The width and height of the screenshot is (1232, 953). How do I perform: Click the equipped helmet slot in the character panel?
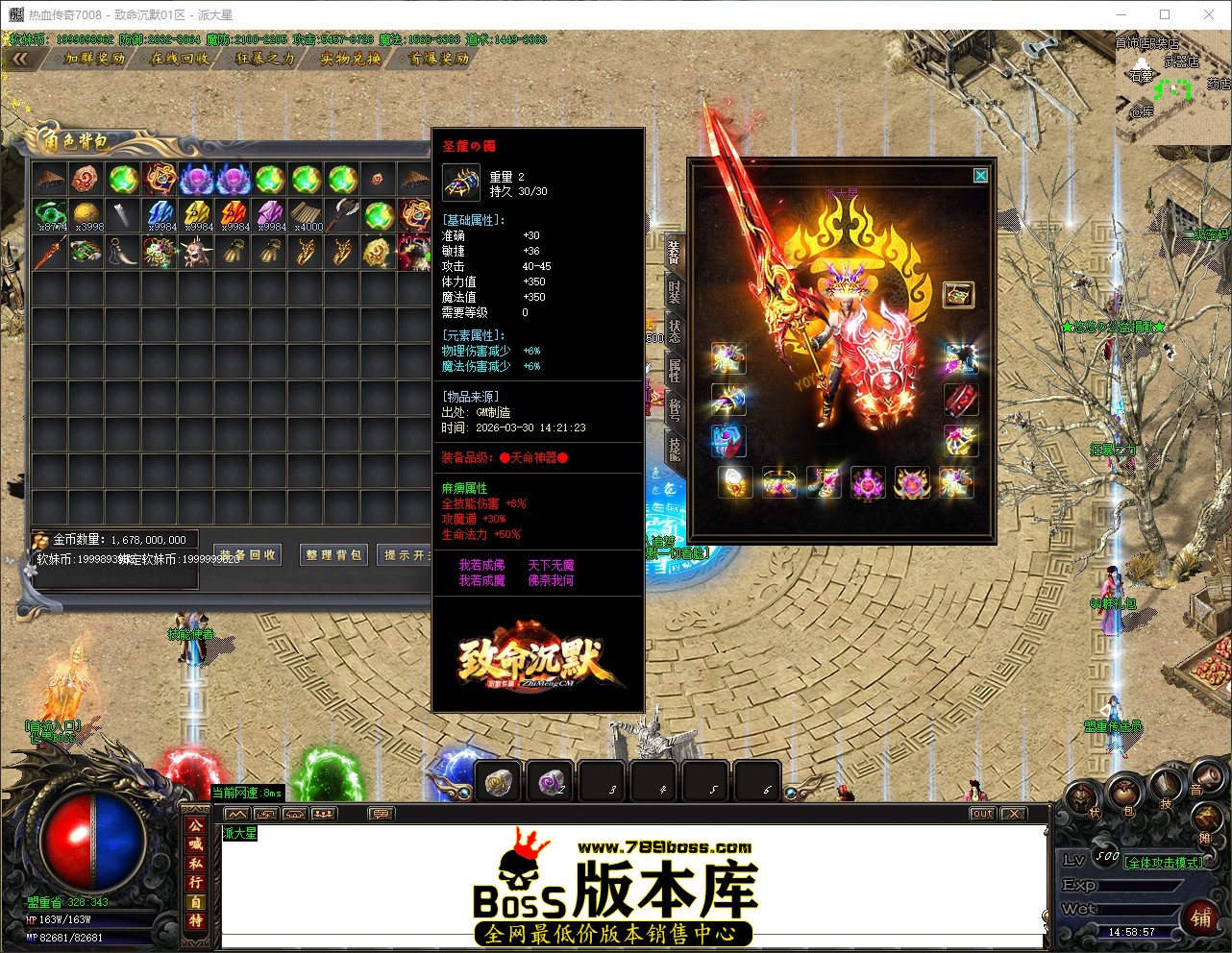(728, 357)
